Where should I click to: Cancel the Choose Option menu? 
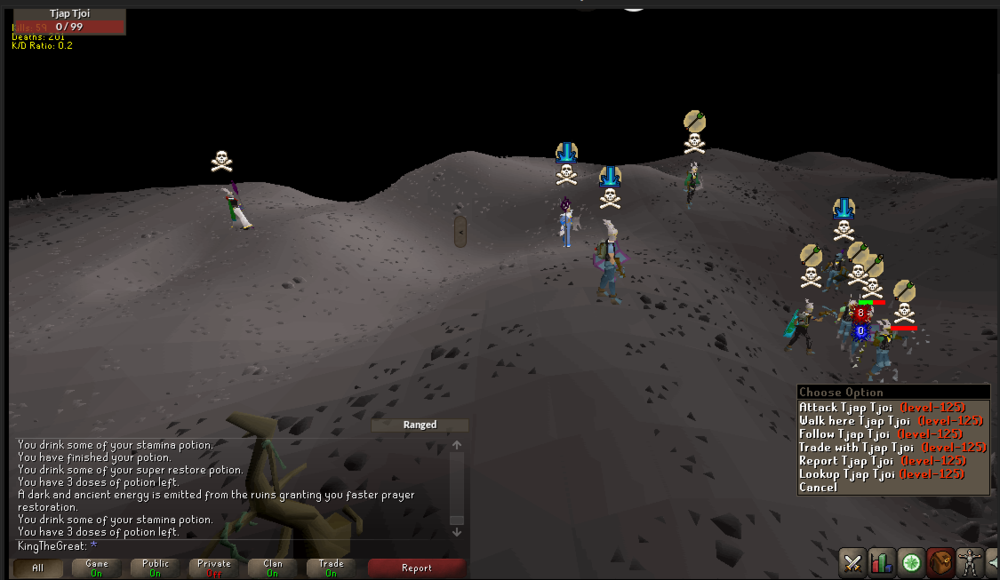818,488
